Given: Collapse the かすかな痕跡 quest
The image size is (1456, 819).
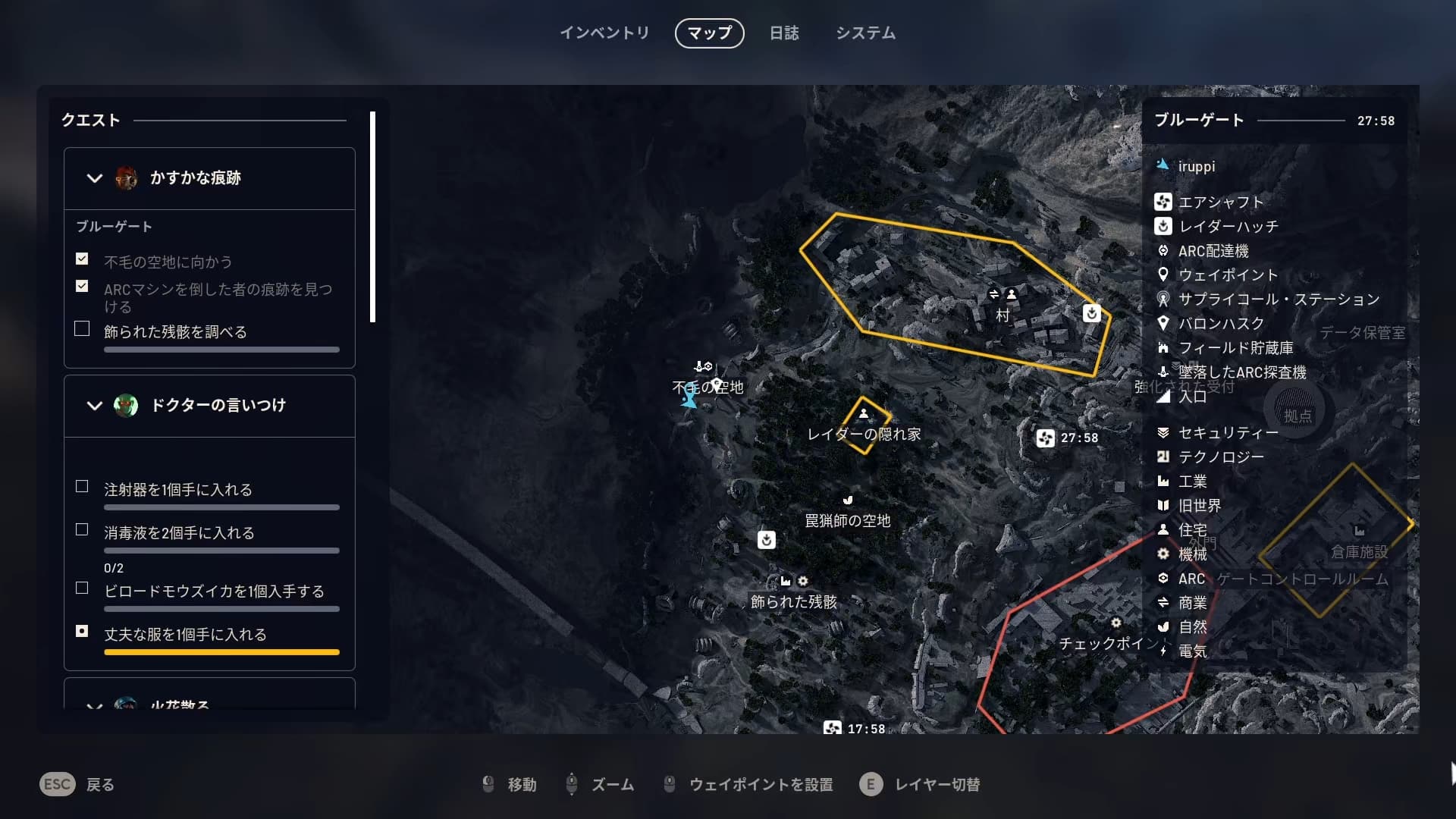Looking at the screenshot, I should 95,178.
